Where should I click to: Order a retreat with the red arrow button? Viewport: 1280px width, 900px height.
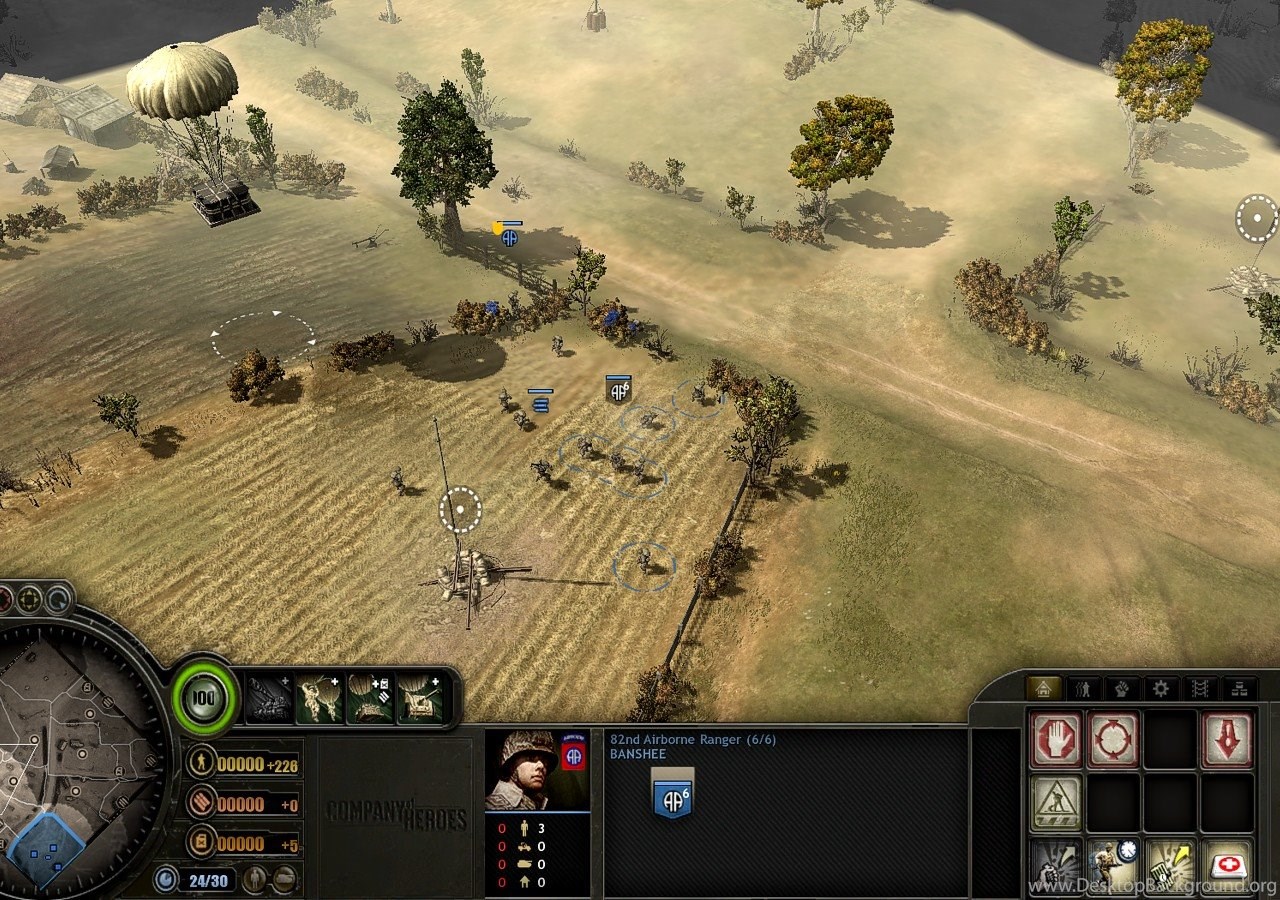click(x=1227, y=740)
